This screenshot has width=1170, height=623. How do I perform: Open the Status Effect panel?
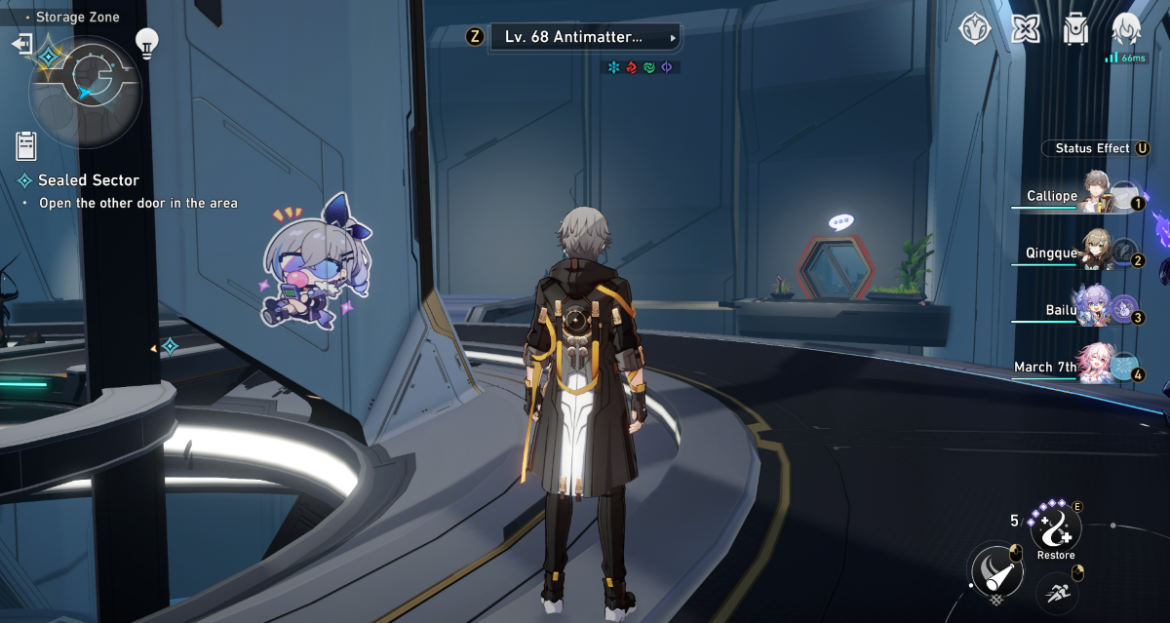tap(1097, 148)
